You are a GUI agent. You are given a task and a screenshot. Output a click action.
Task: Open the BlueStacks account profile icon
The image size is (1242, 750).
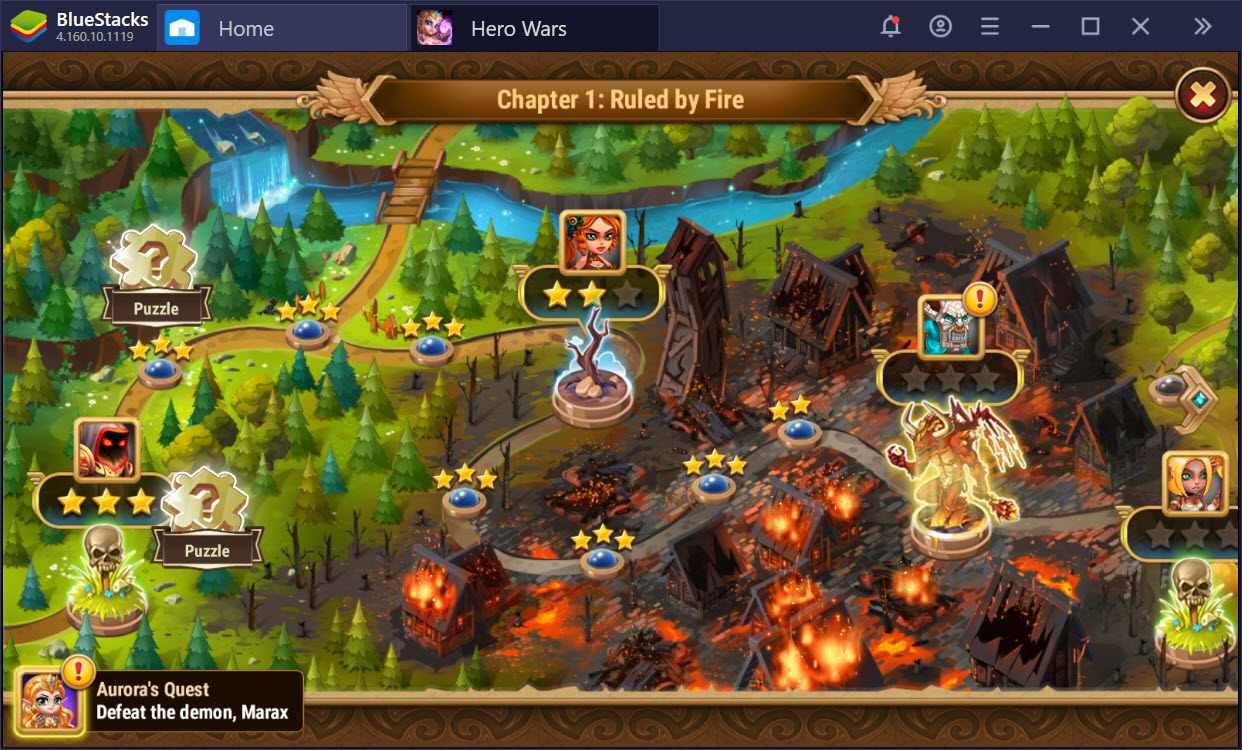pyautogui.click(x=940, y=27)
